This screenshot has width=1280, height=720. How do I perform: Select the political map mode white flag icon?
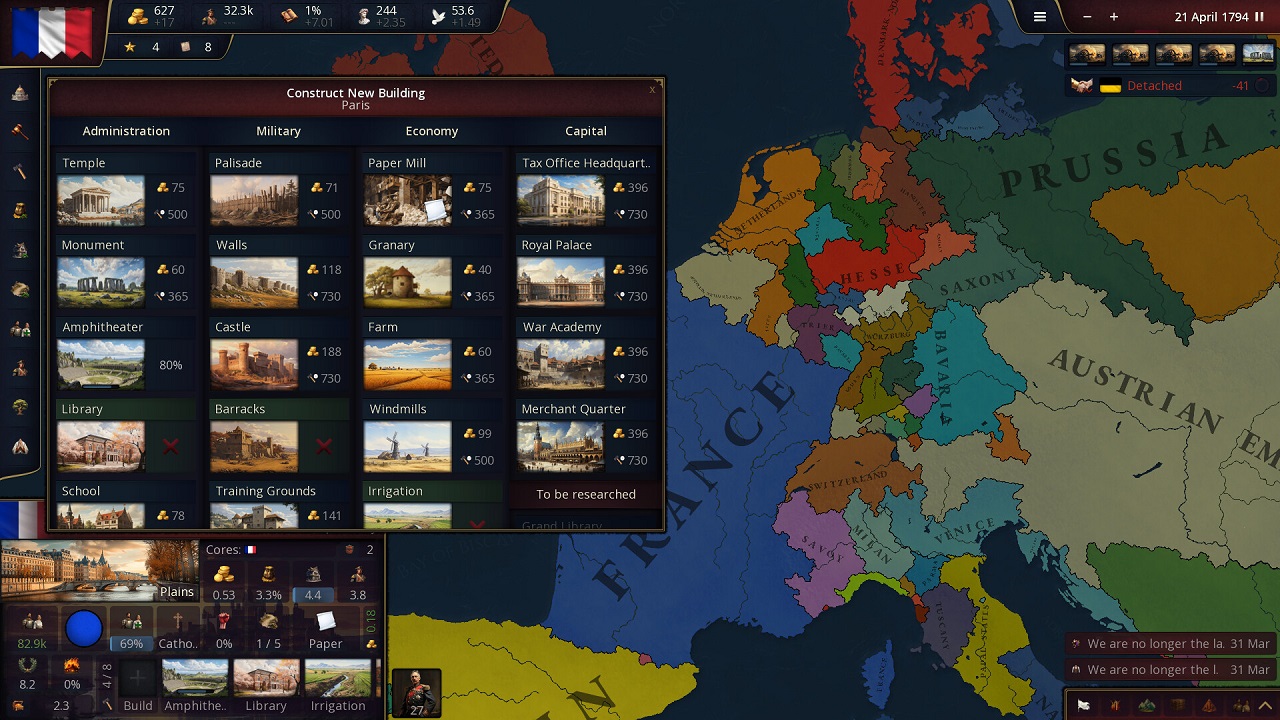click(x=1083, y=705)
